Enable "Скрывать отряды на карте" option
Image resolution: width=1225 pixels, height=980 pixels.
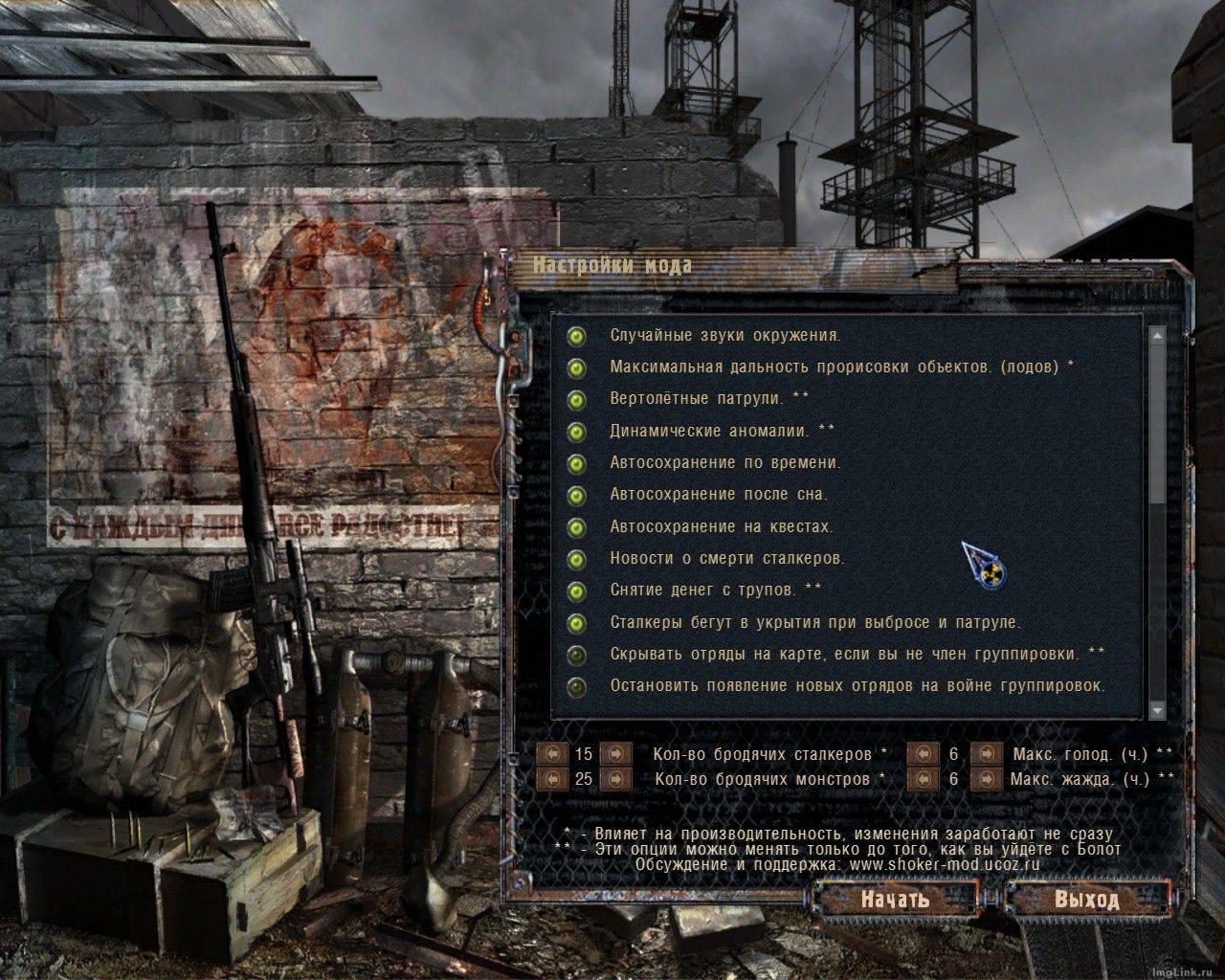(577, 655)
